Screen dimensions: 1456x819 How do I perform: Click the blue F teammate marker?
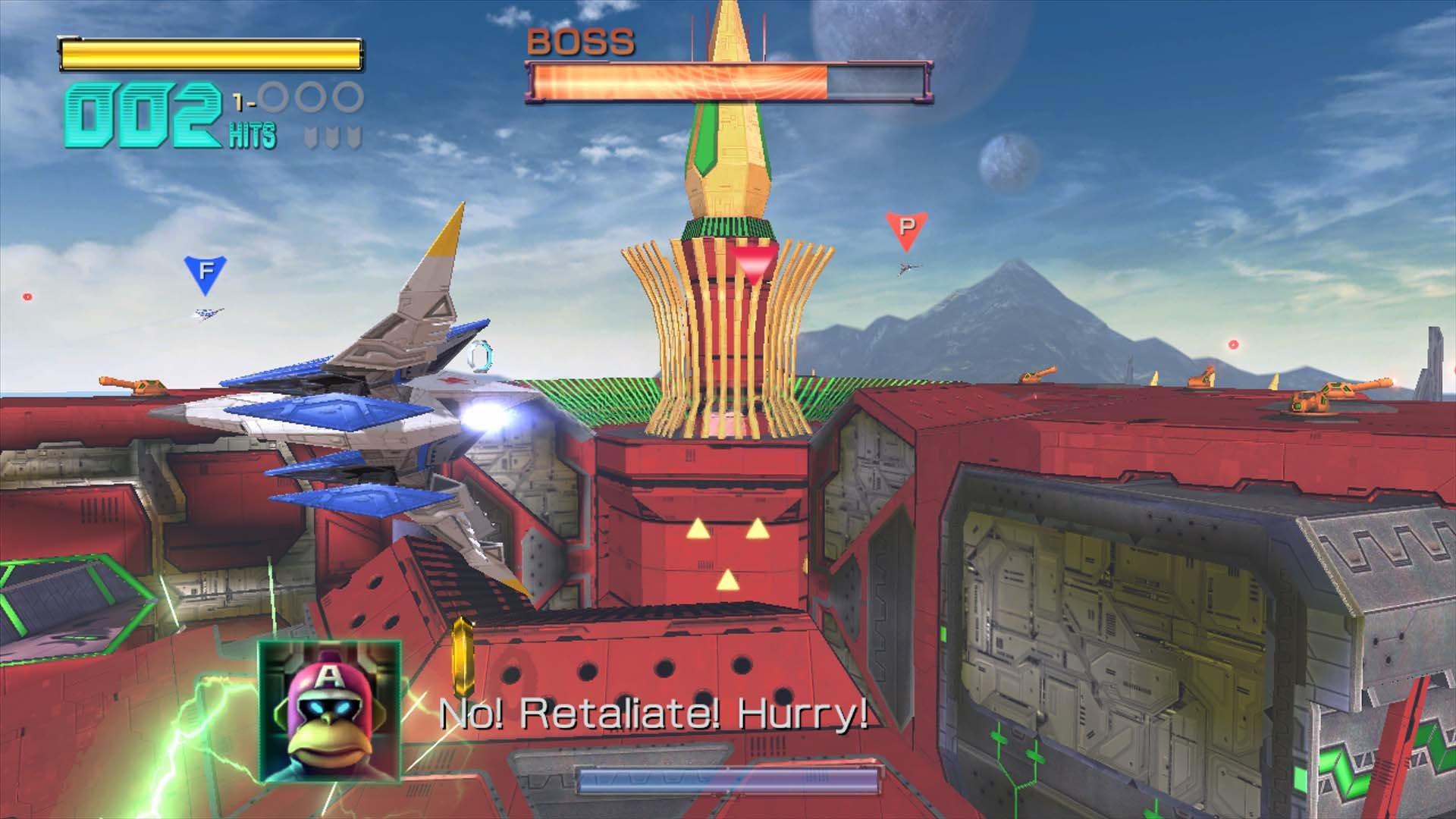[x=205, y=273]
